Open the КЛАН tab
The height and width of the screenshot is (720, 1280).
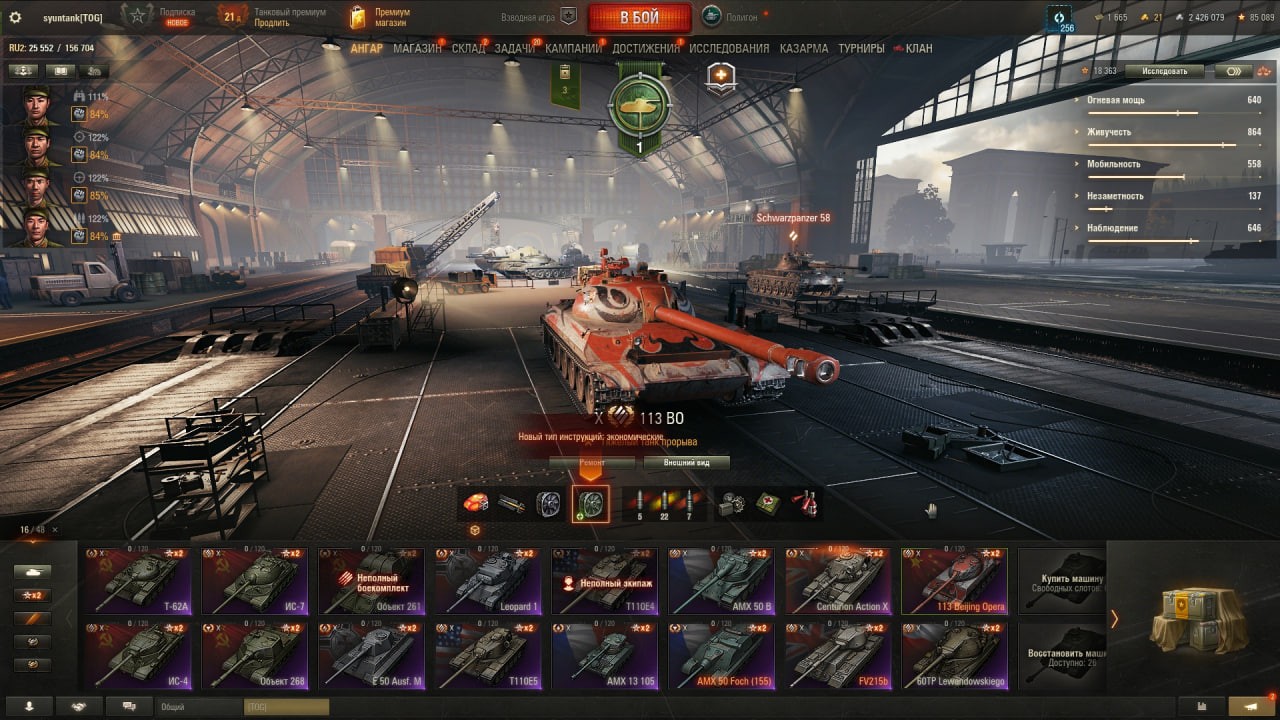(918, 48)
